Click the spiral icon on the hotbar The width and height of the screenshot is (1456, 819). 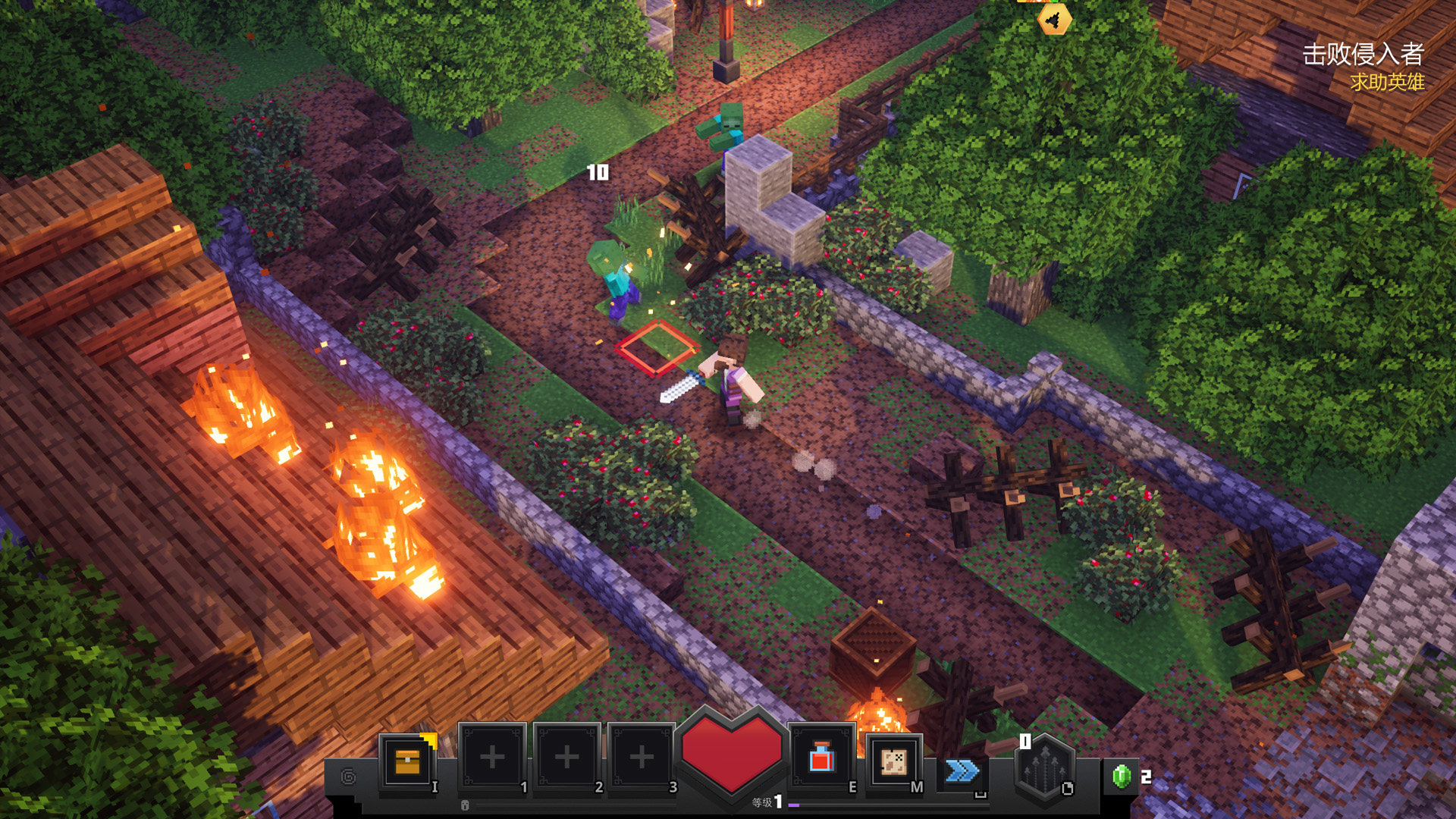pos(349,777)
